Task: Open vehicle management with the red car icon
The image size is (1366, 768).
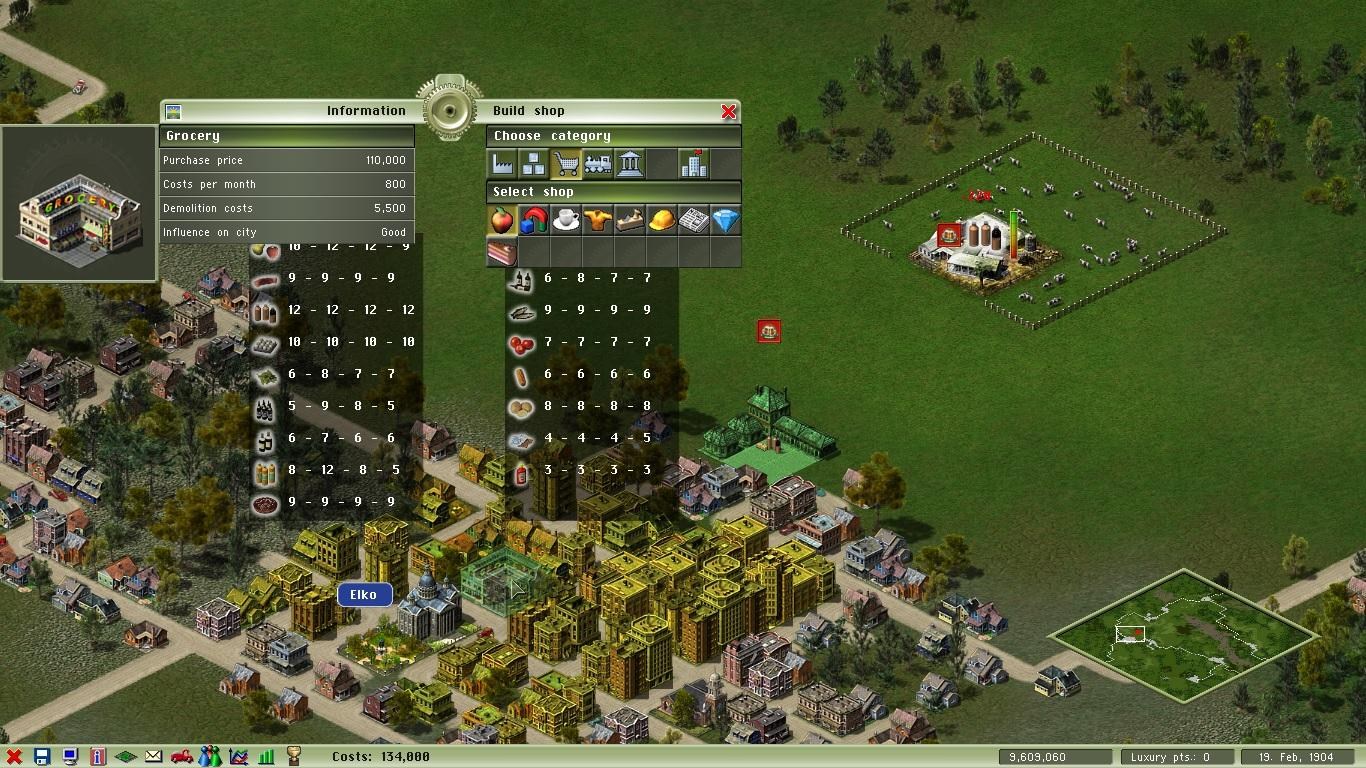Action: 183,756
